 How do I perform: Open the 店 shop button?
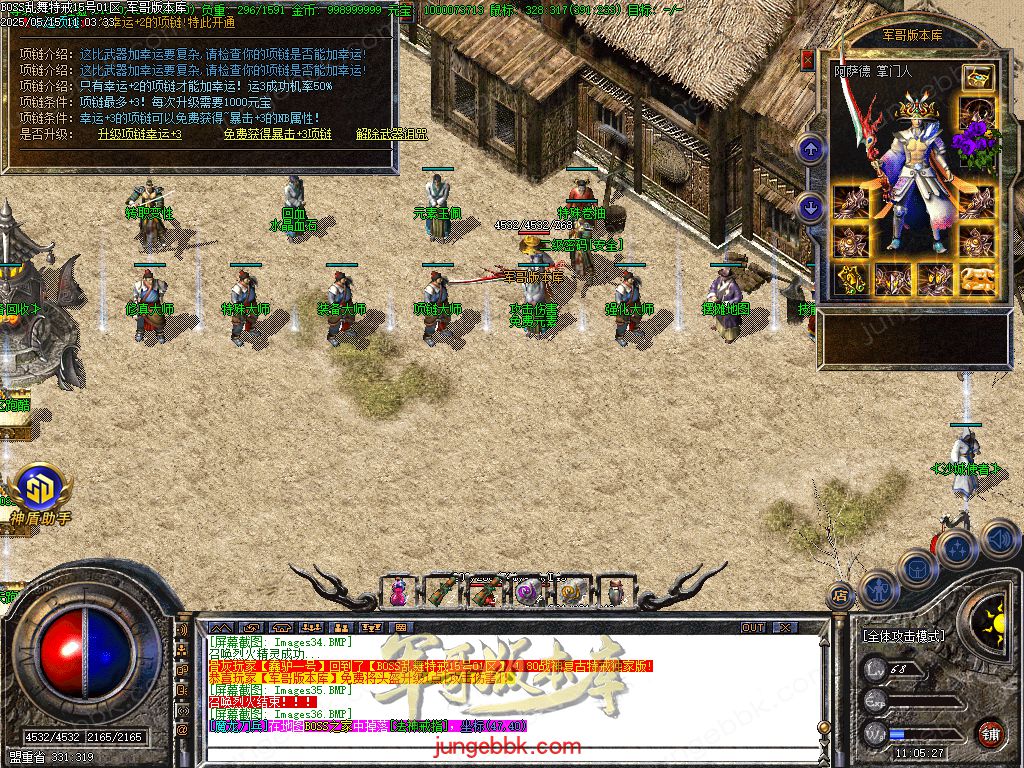tap(838, 597)
